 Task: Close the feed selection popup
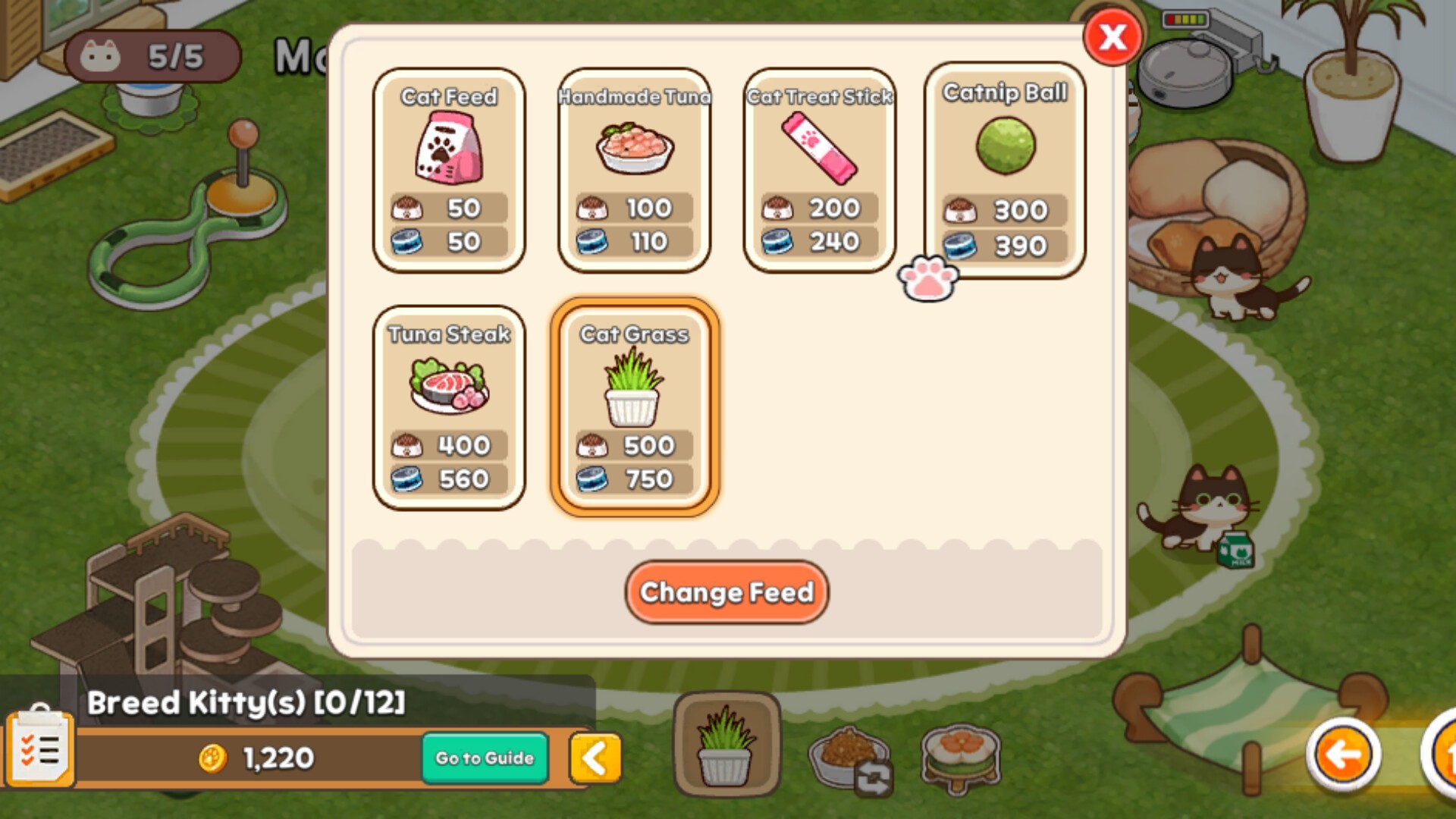(1112, 37)
